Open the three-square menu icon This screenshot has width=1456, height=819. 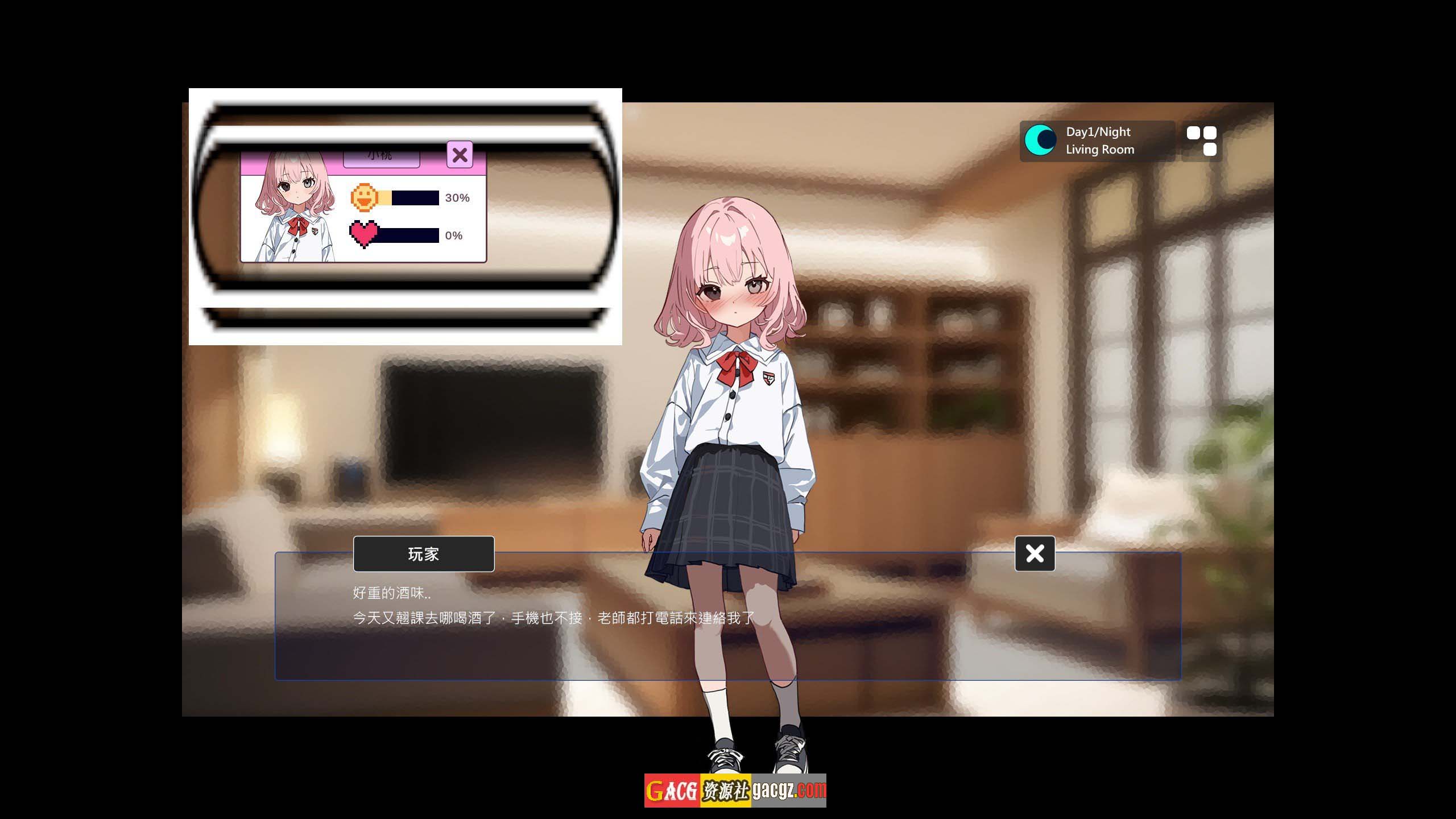click(1201, 141)
